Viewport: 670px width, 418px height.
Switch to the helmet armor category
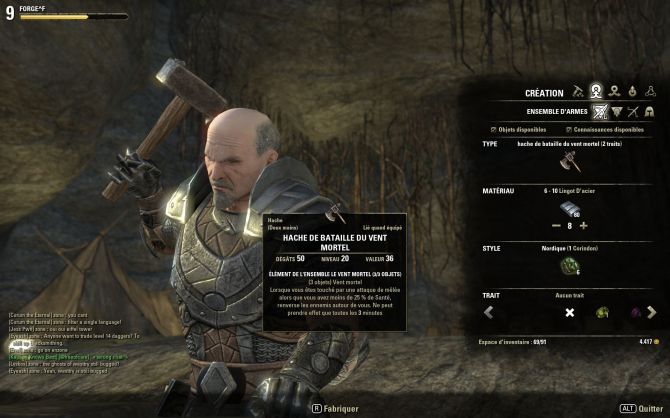point(649,111)
